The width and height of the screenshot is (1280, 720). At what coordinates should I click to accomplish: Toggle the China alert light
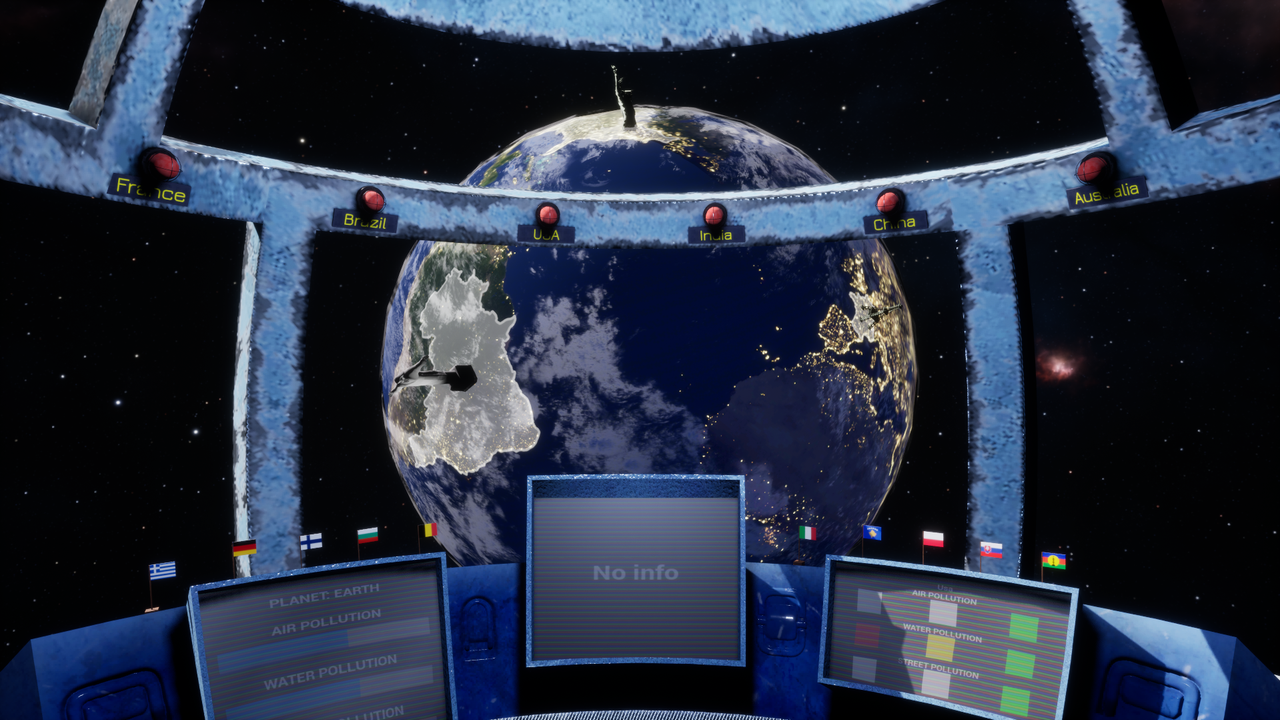point(889,203)
